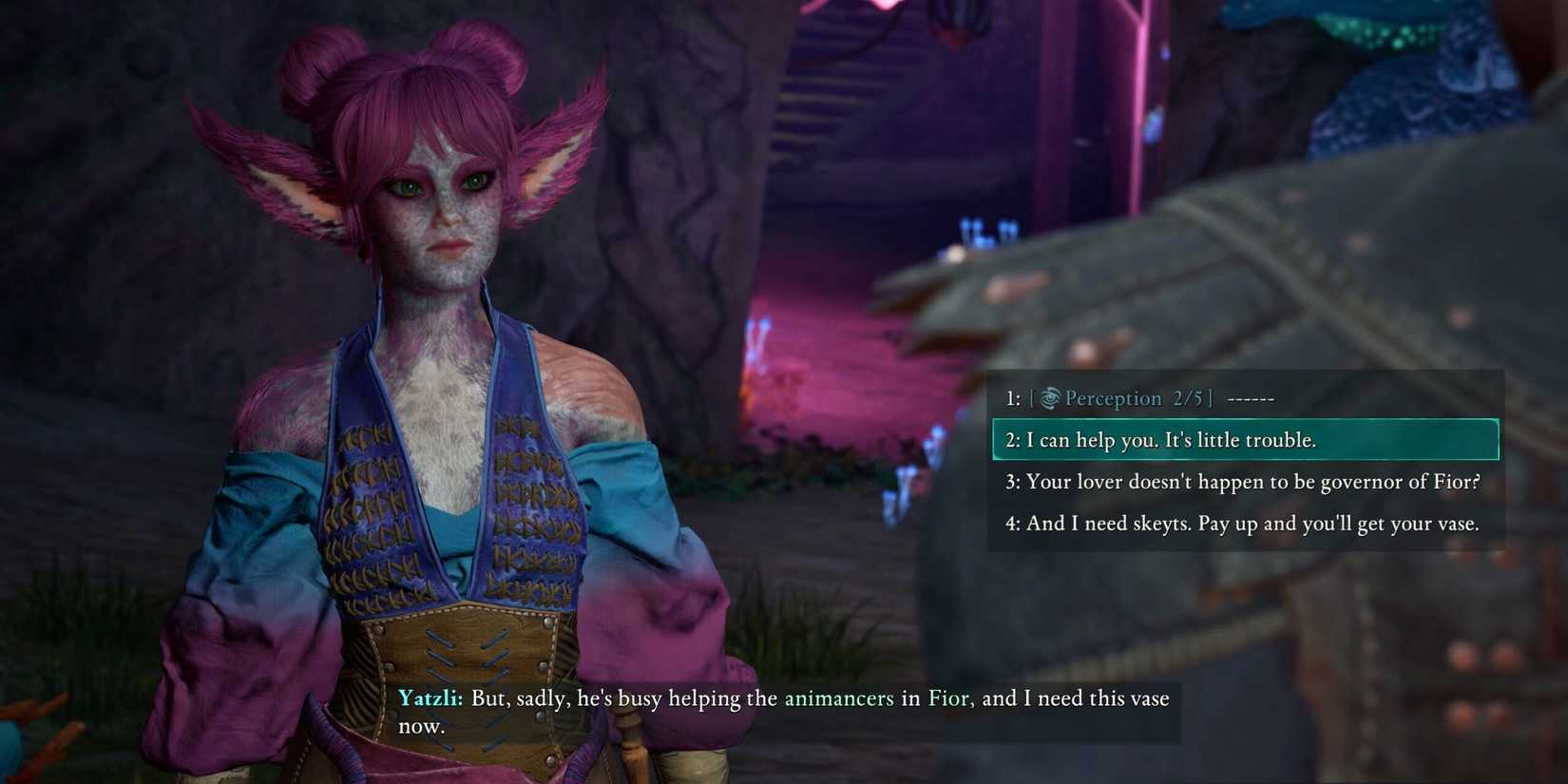Select the dialogue choices panel

coord(1245,460)
